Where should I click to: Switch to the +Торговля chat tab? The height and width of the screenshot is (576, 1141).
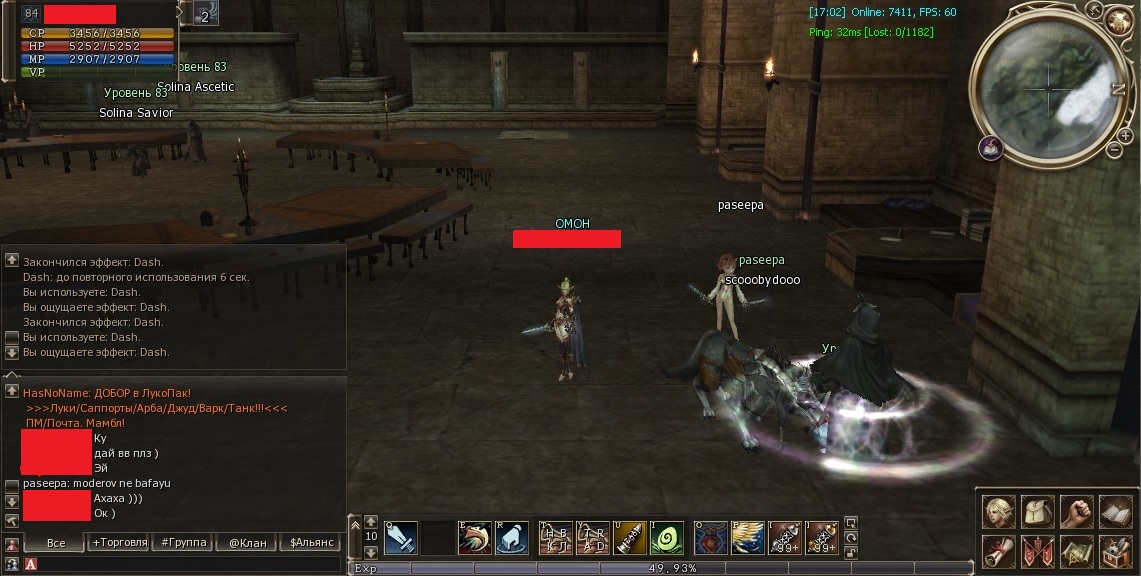[119, 542]
